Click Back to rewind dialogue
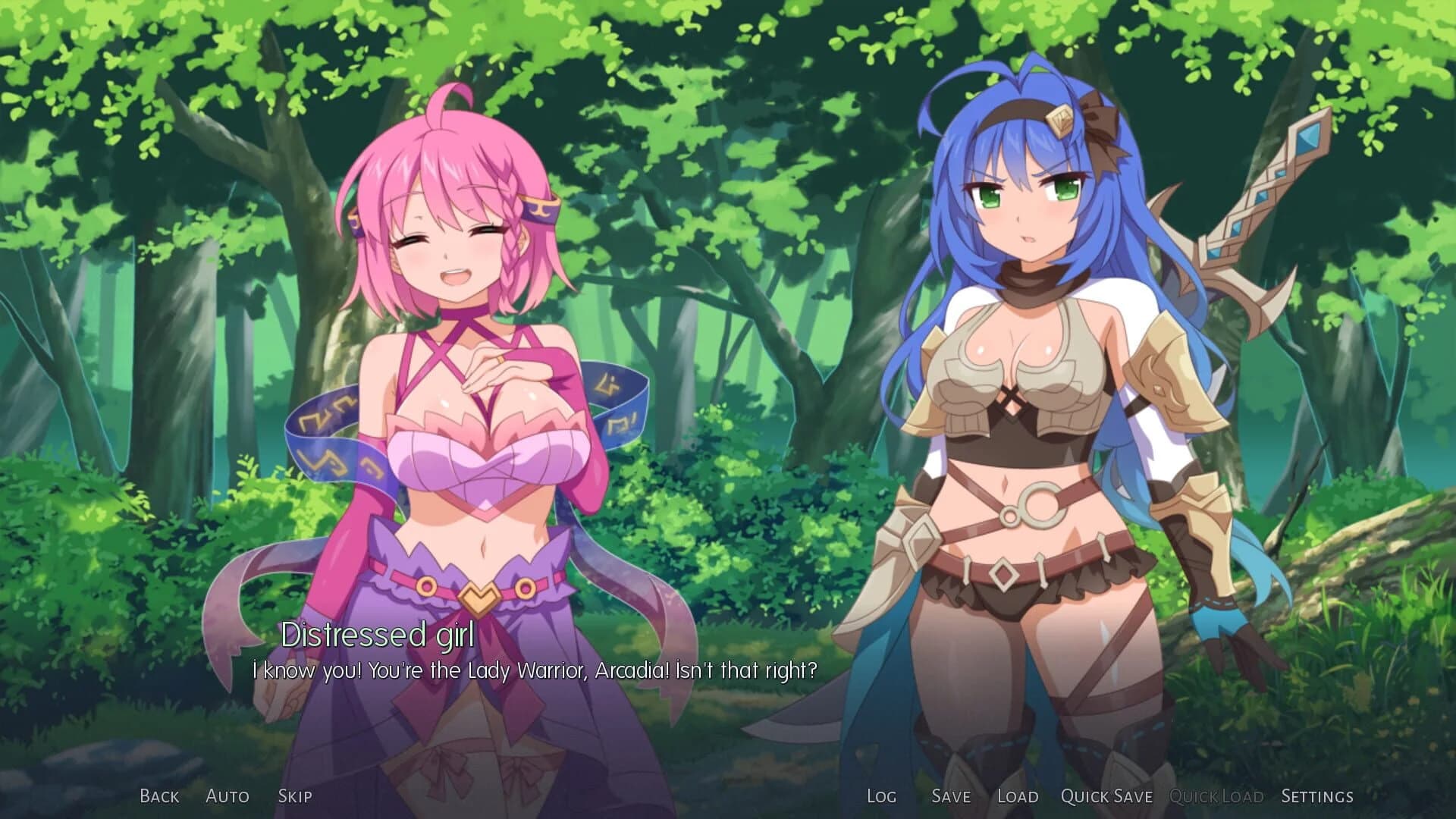This screenshot has width=1456, height=819. pos(158,796)
